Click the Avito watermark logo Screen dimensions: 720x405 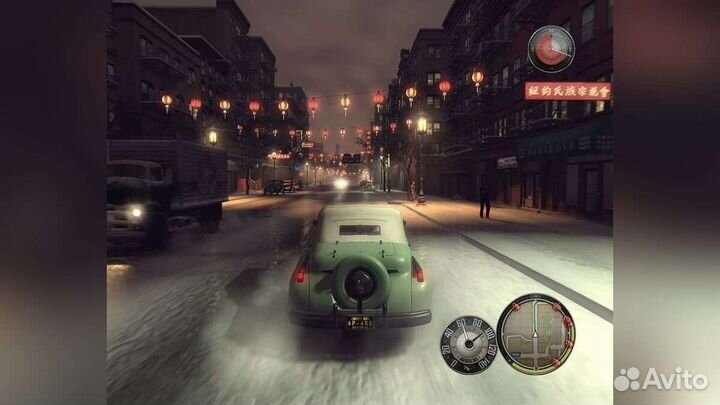(660, 378)
